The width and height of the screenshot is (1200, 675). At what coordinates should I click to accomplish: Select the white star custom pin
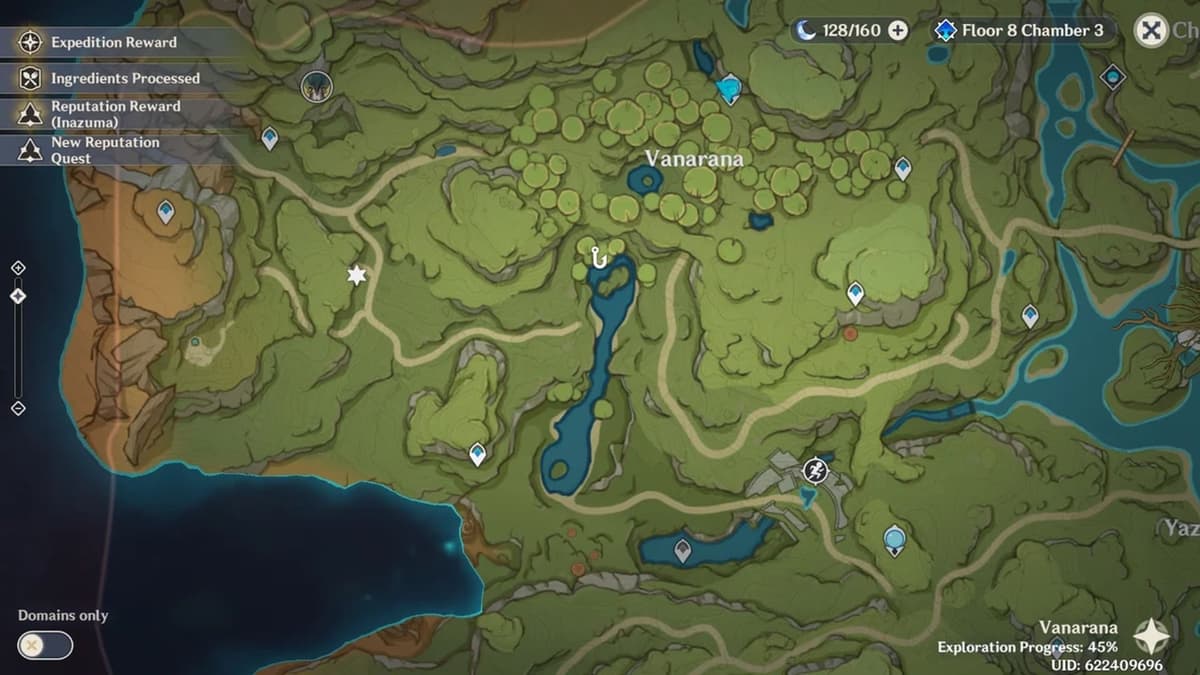(x=356, y=275)
